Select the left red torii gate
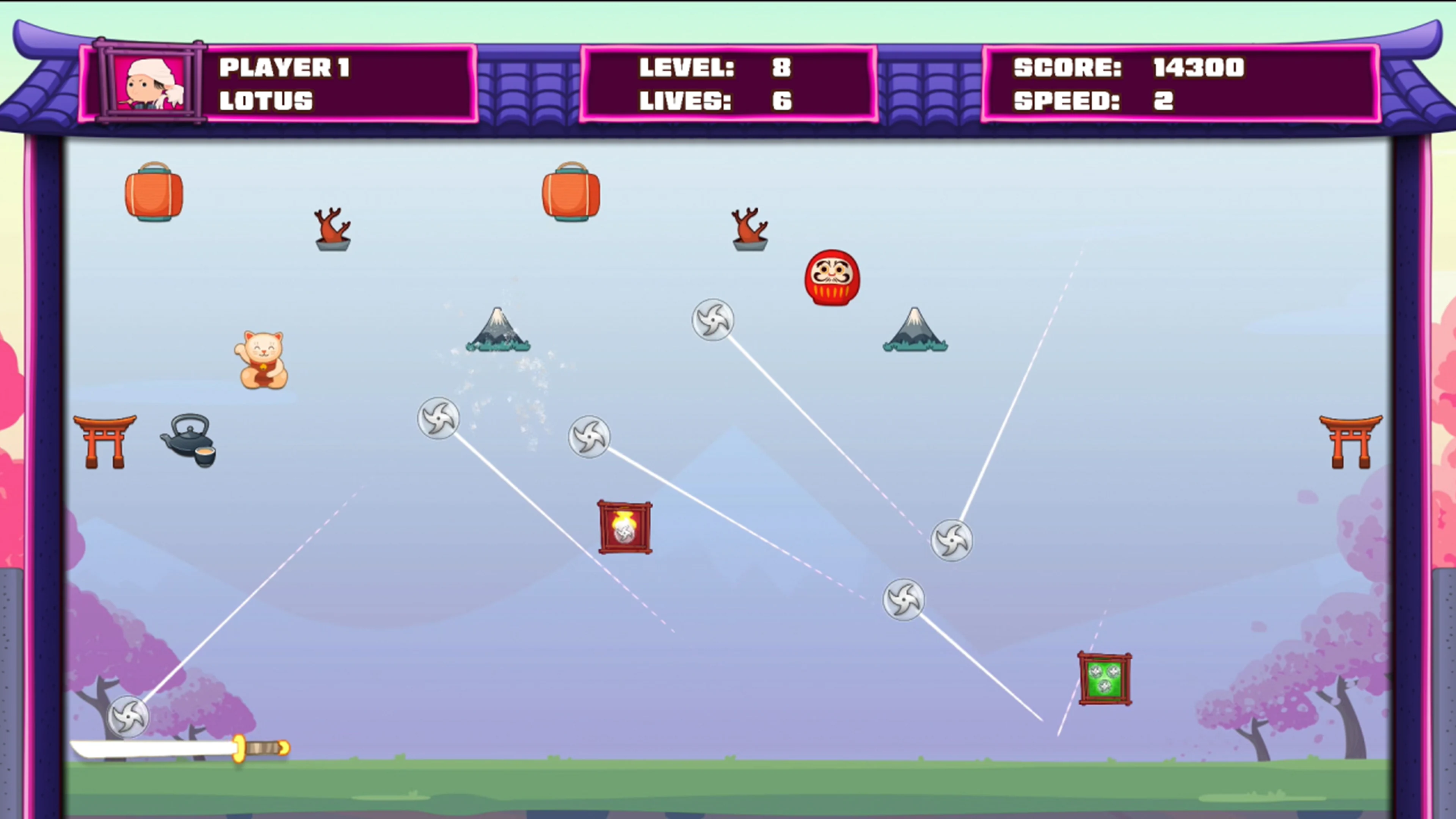Viewport: 1456px width, 819px height. click(x=105, y=442)
